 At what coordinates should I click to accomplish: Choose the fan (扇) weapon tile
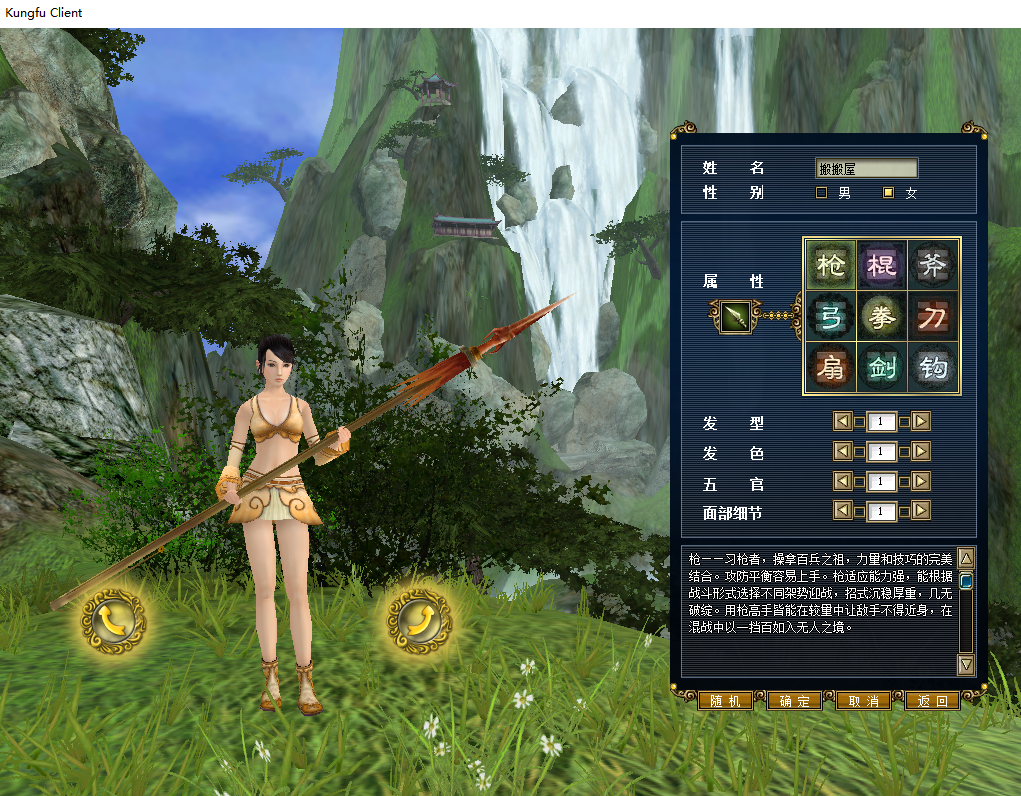pos(830,369)
